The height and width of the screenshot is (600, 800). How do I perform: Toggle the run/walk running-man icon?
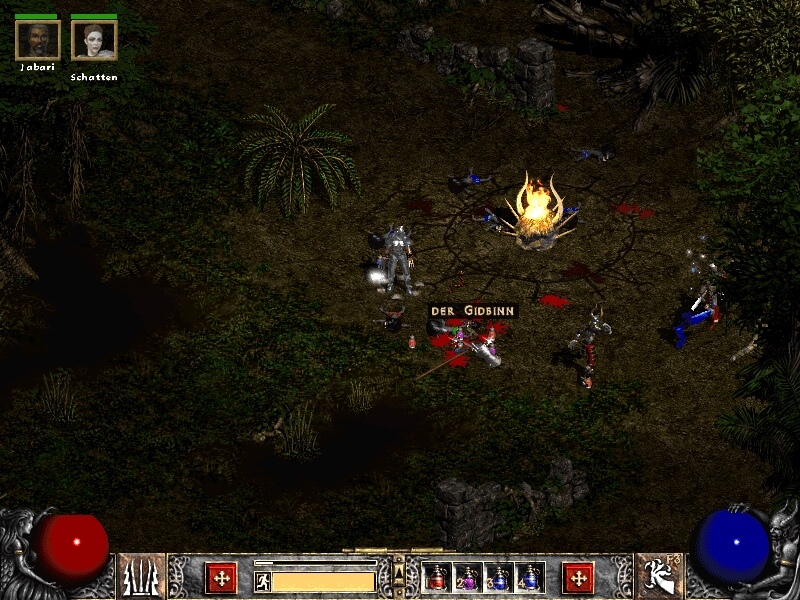[263, 580]
